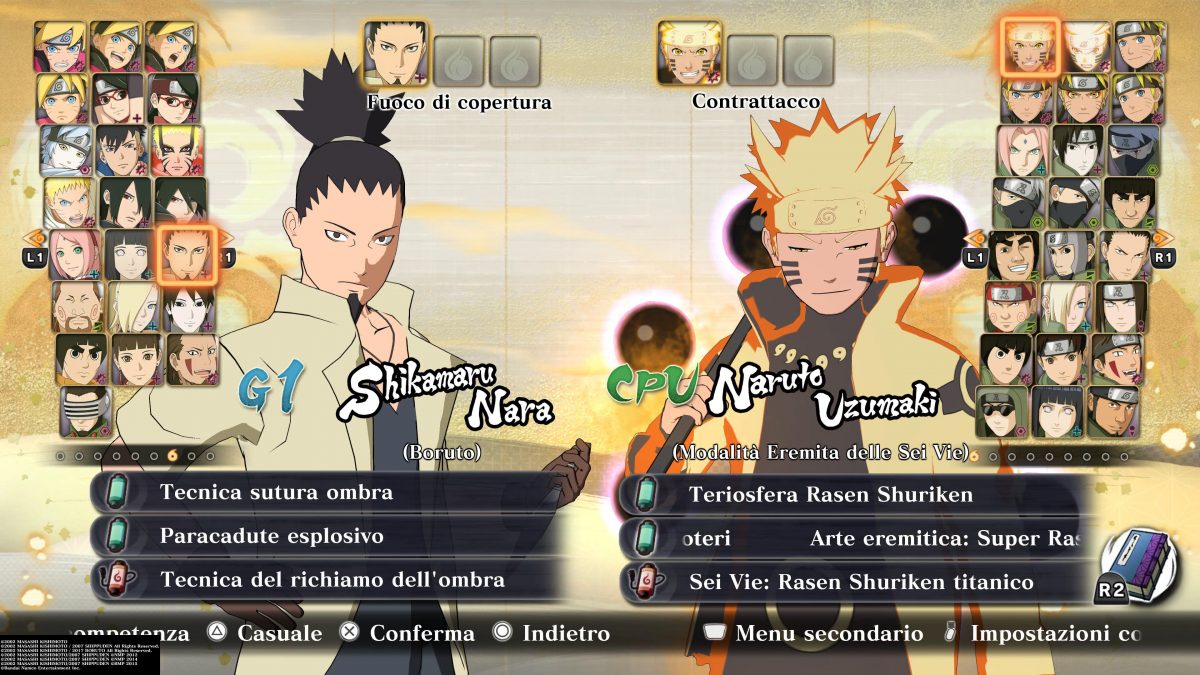Select bearded adult Choji's portrait
The image size is (1200, 675).
78,307
